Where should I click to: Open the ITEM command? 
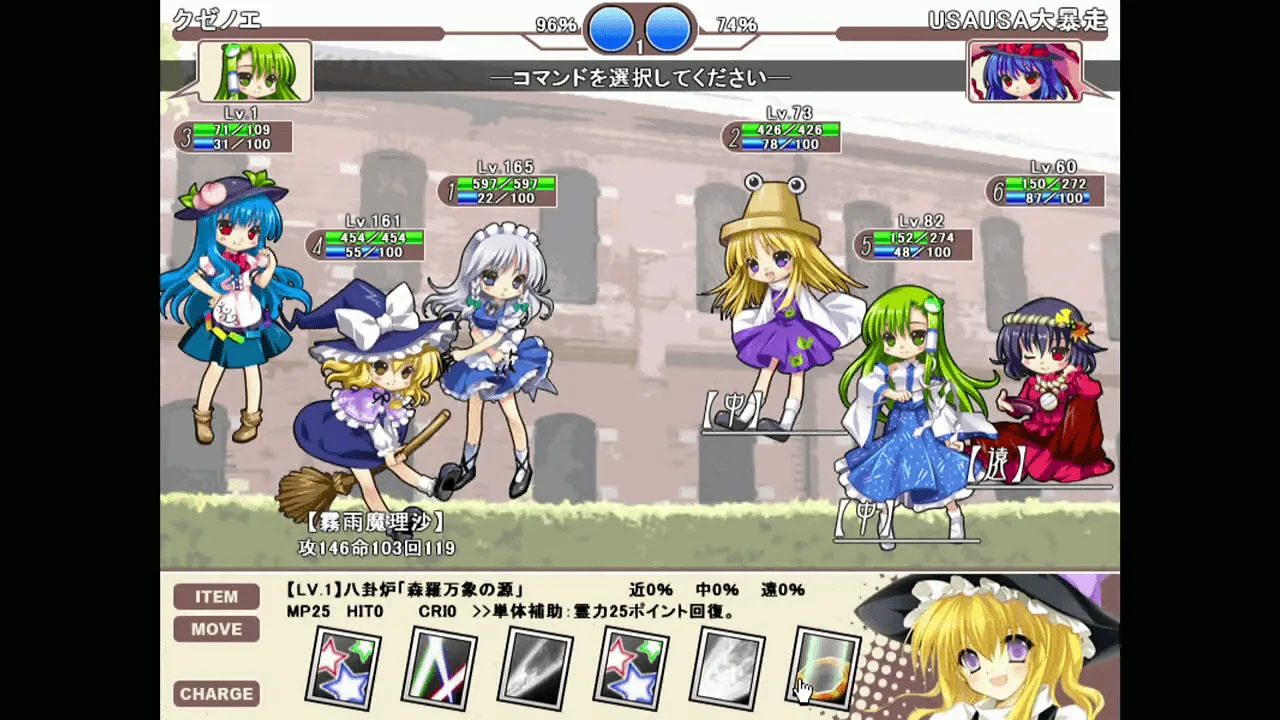(x=216, y=596)
